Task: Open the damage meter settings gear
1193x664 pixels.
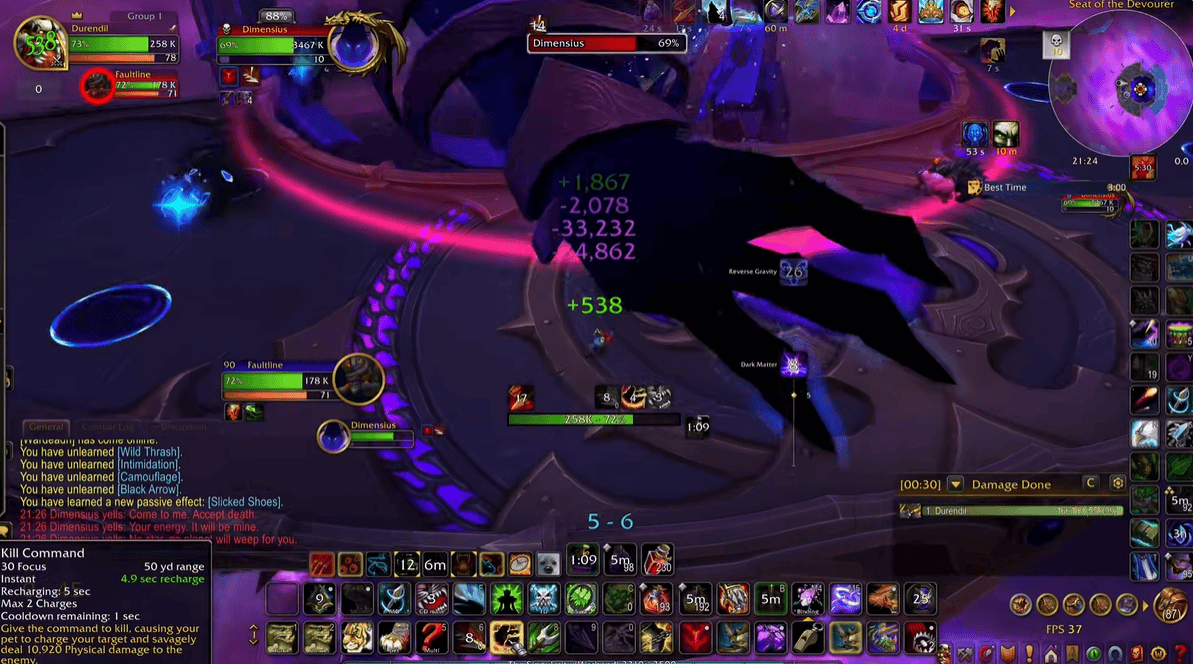Action: click(1118, 484)
